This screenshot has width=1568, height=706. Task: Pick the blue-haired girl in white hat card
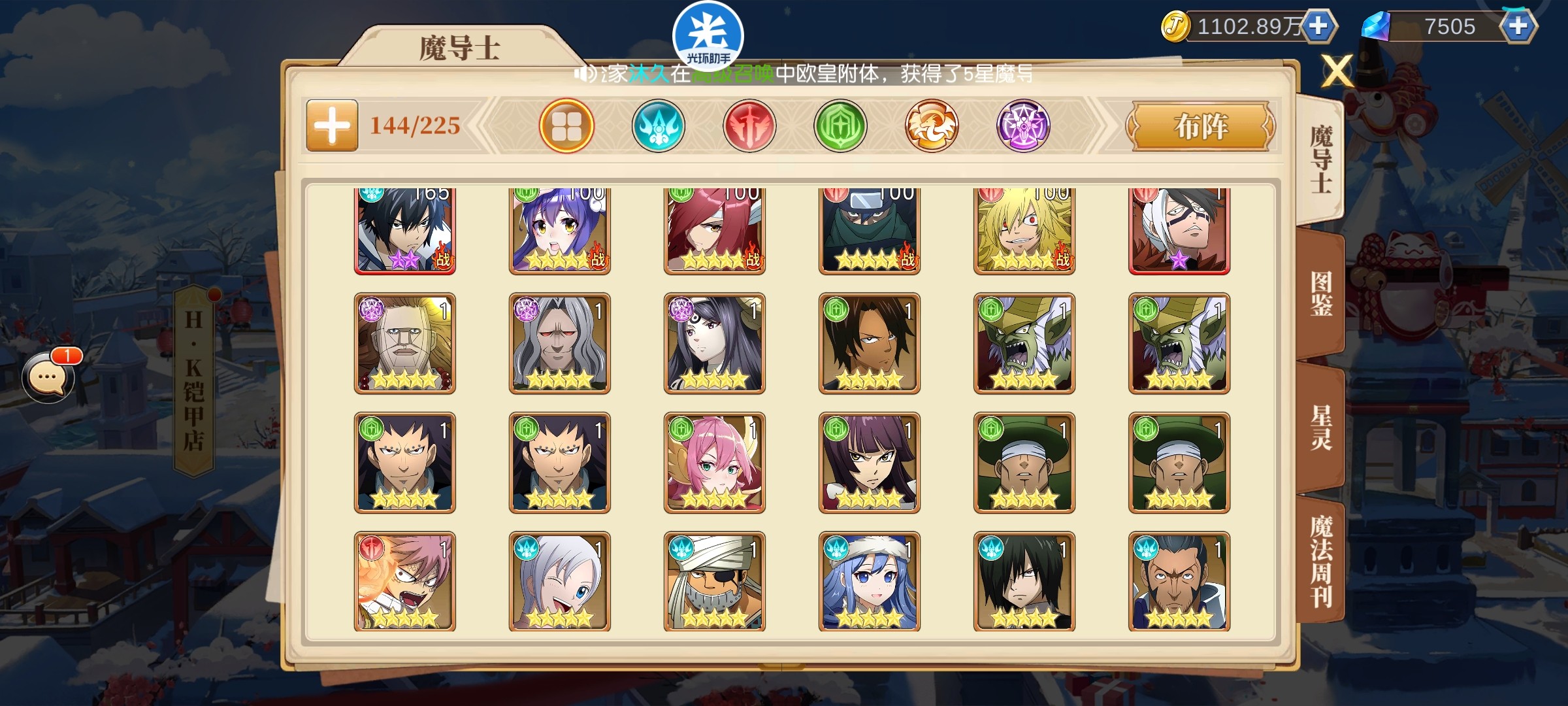click(x=870, y=581)
